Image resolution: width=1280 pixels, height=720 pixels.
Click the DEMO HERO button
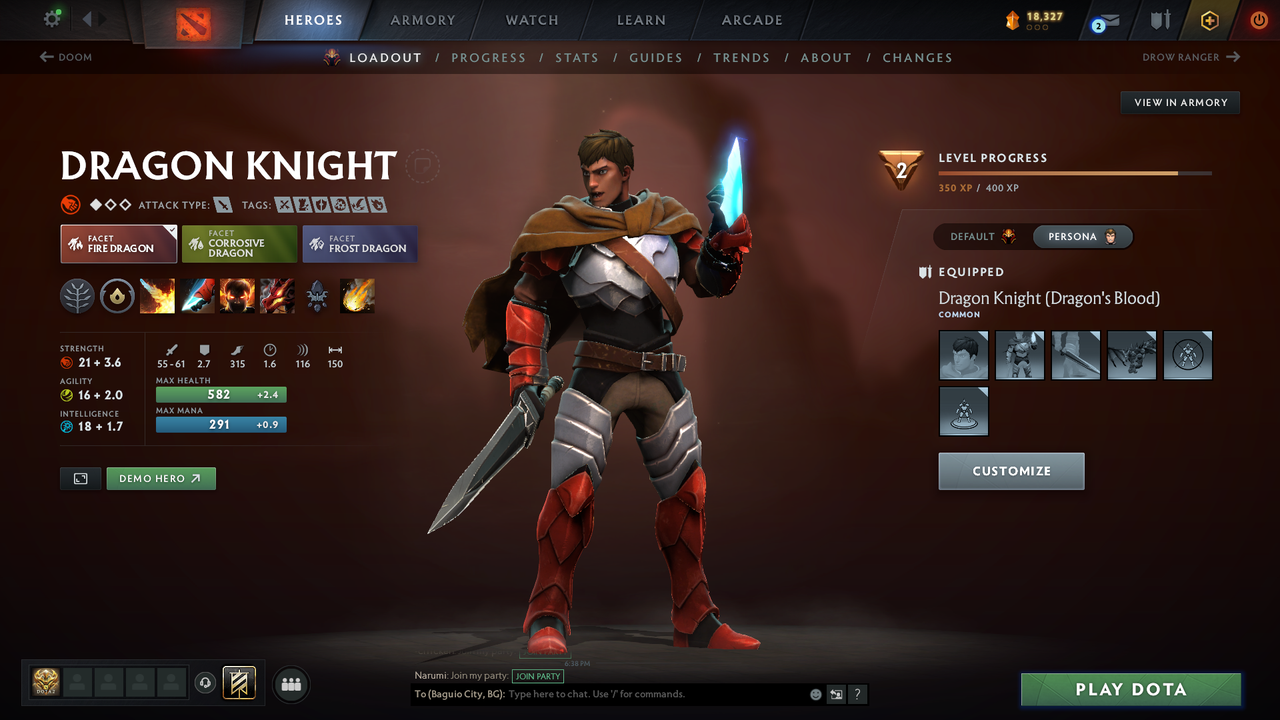pos(160,478)
